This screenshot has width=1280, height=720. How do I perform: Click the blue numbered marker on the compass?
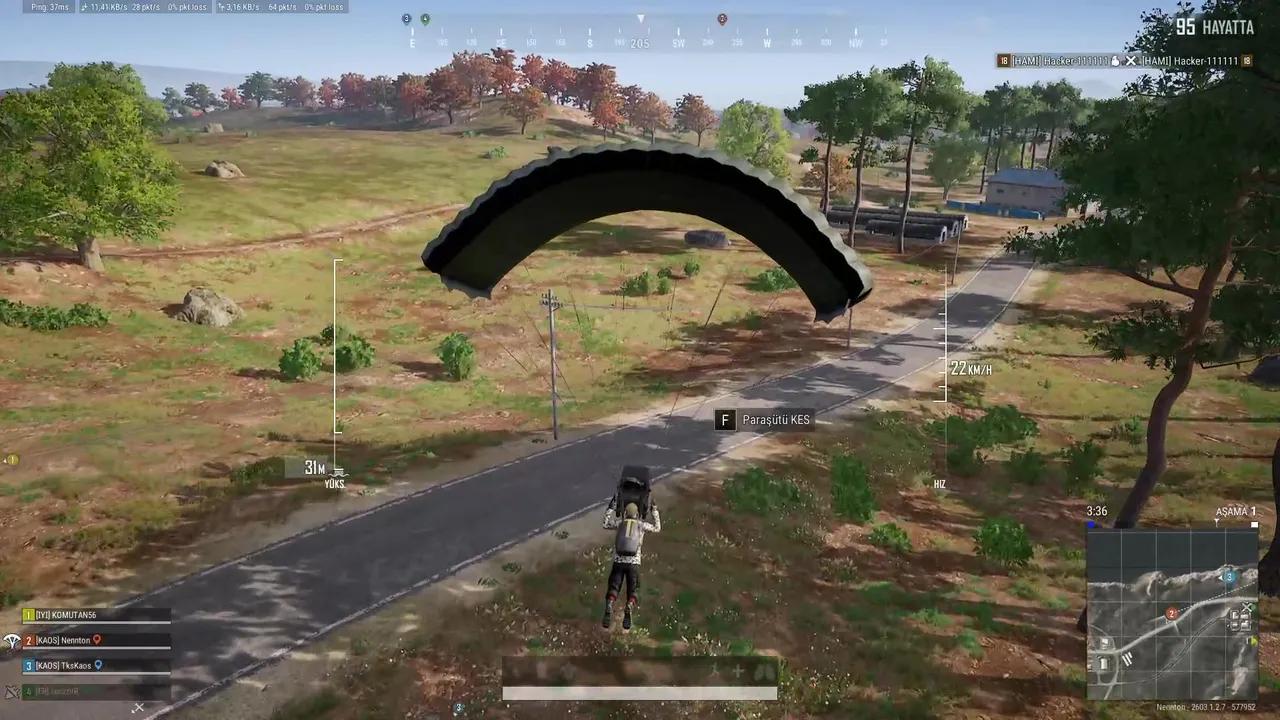click(x=406, y=18)
